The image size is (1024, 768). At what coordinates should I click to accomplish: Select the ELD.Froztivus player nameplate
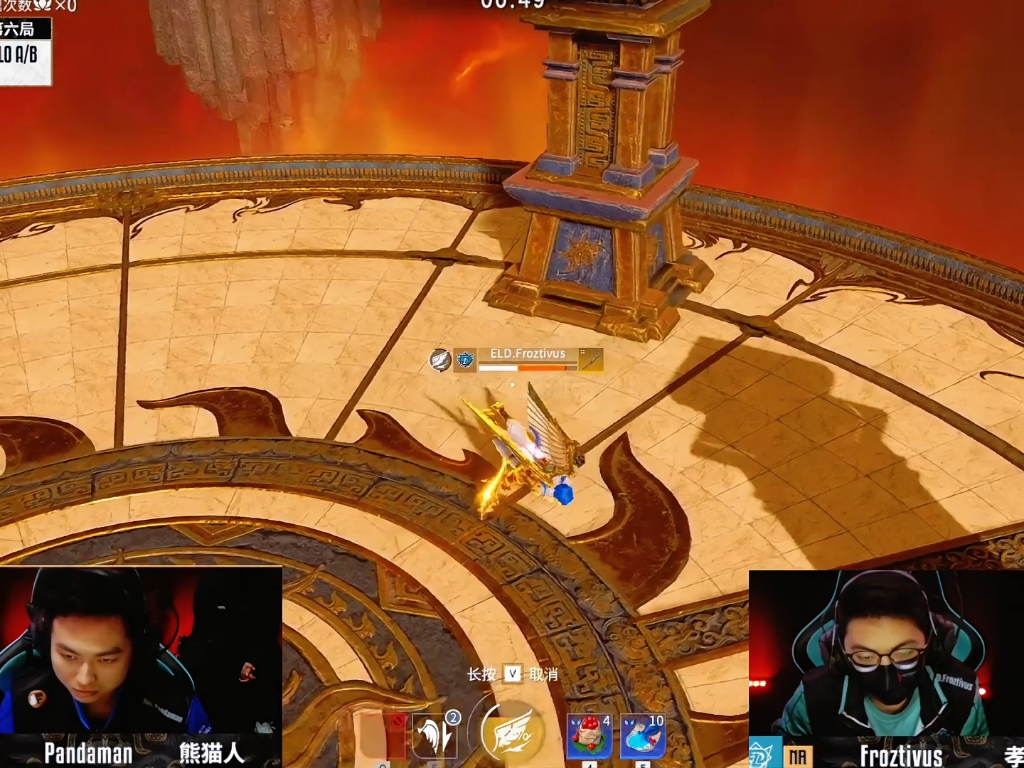pyautogui.click(x=527, y=354)
